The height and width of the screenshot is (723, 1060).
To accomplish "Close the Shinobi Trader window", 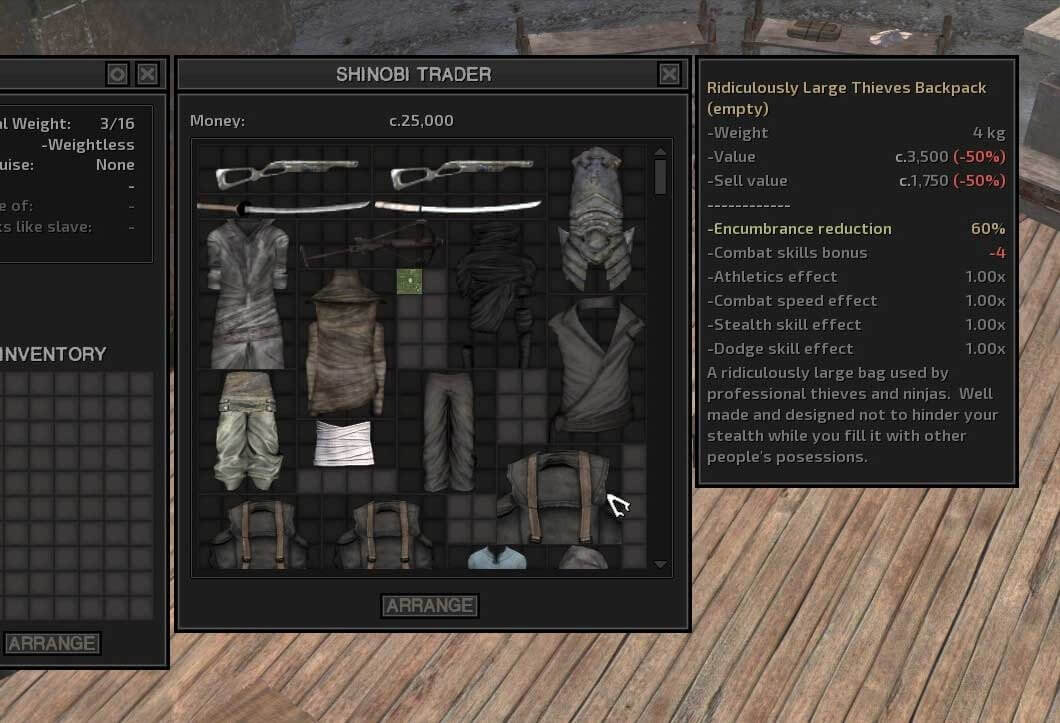I will [x=669, y=74].
